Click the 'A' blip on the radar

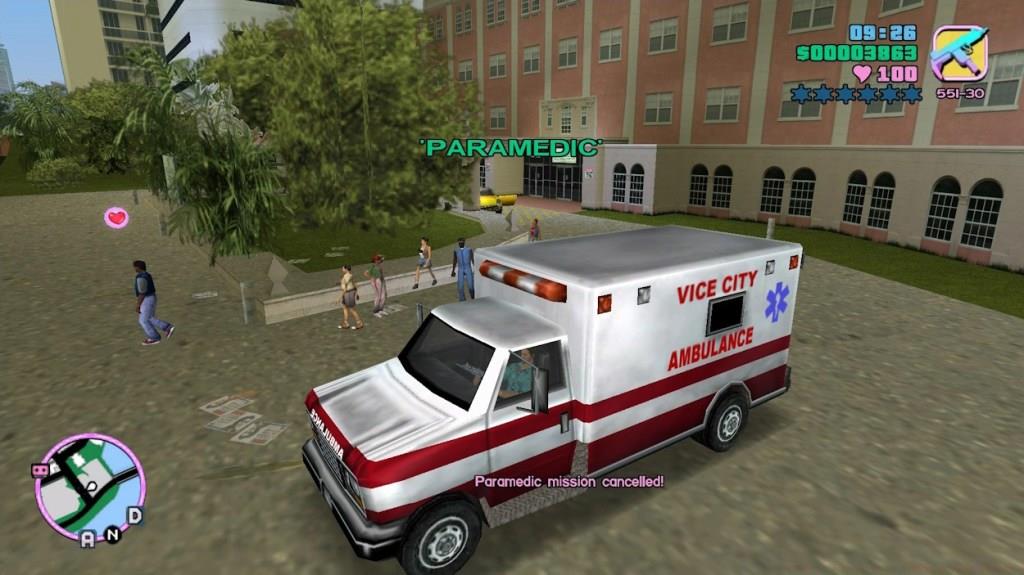tap(88, 539)
